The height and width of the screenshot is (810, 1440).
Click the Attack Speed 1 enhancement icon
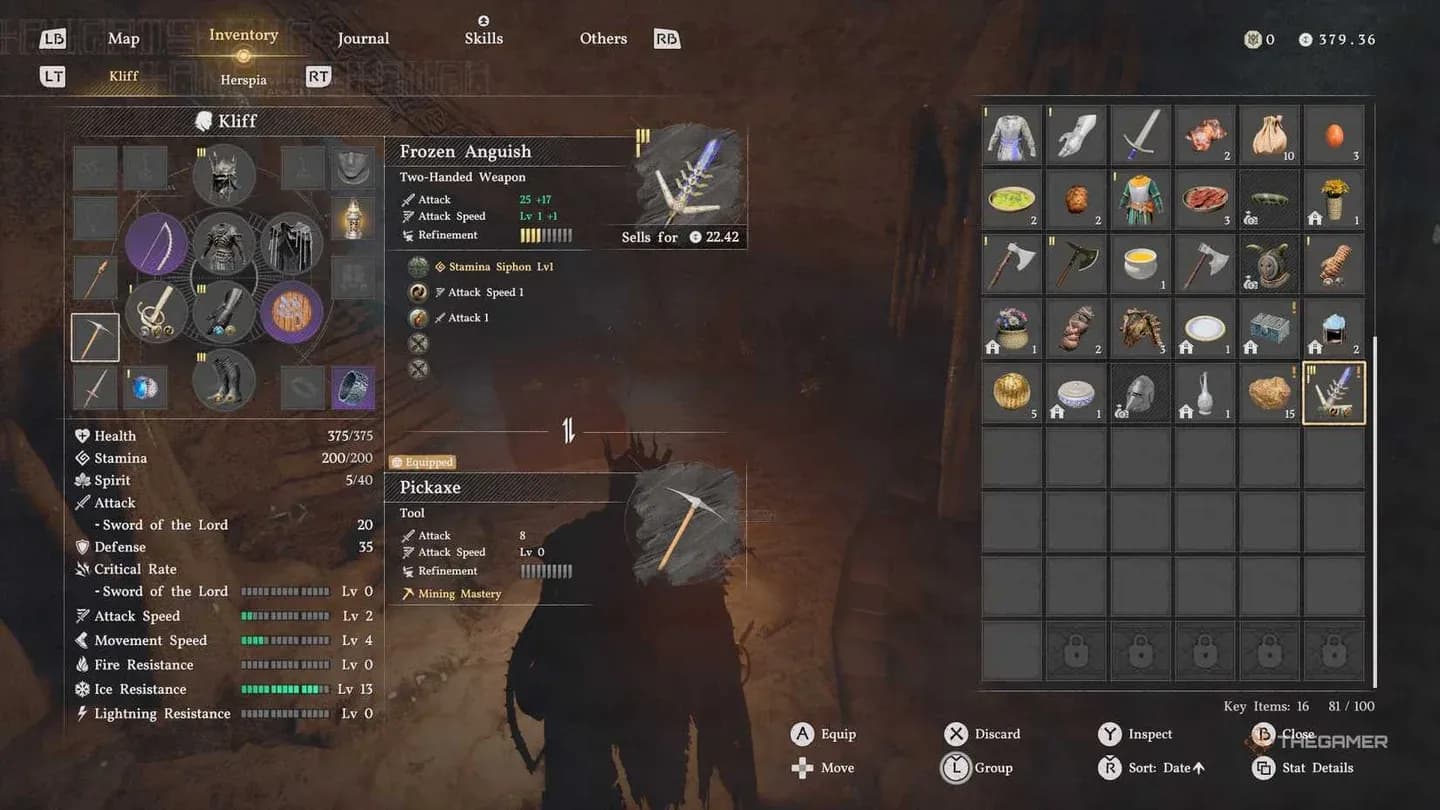click(420, 292)
